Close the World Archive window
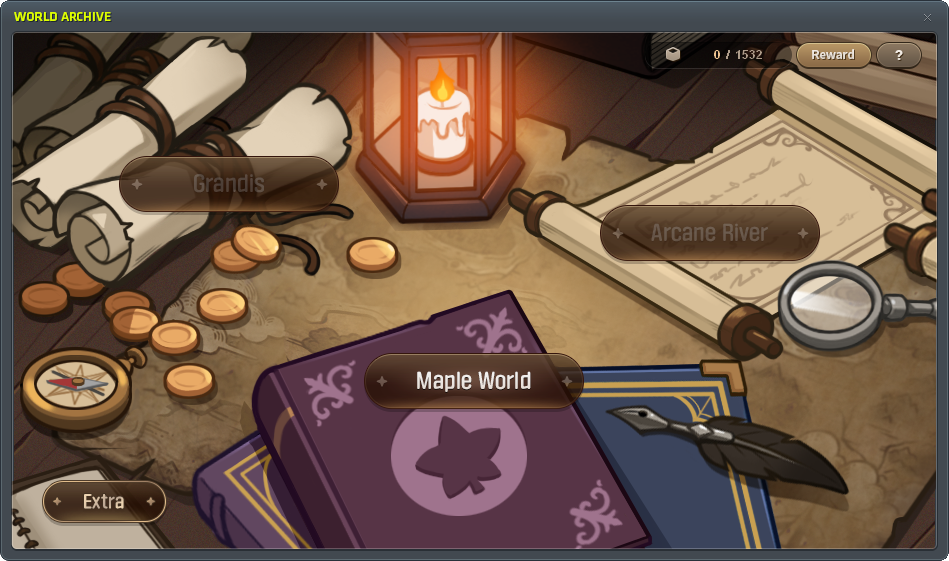 point(927,17)
